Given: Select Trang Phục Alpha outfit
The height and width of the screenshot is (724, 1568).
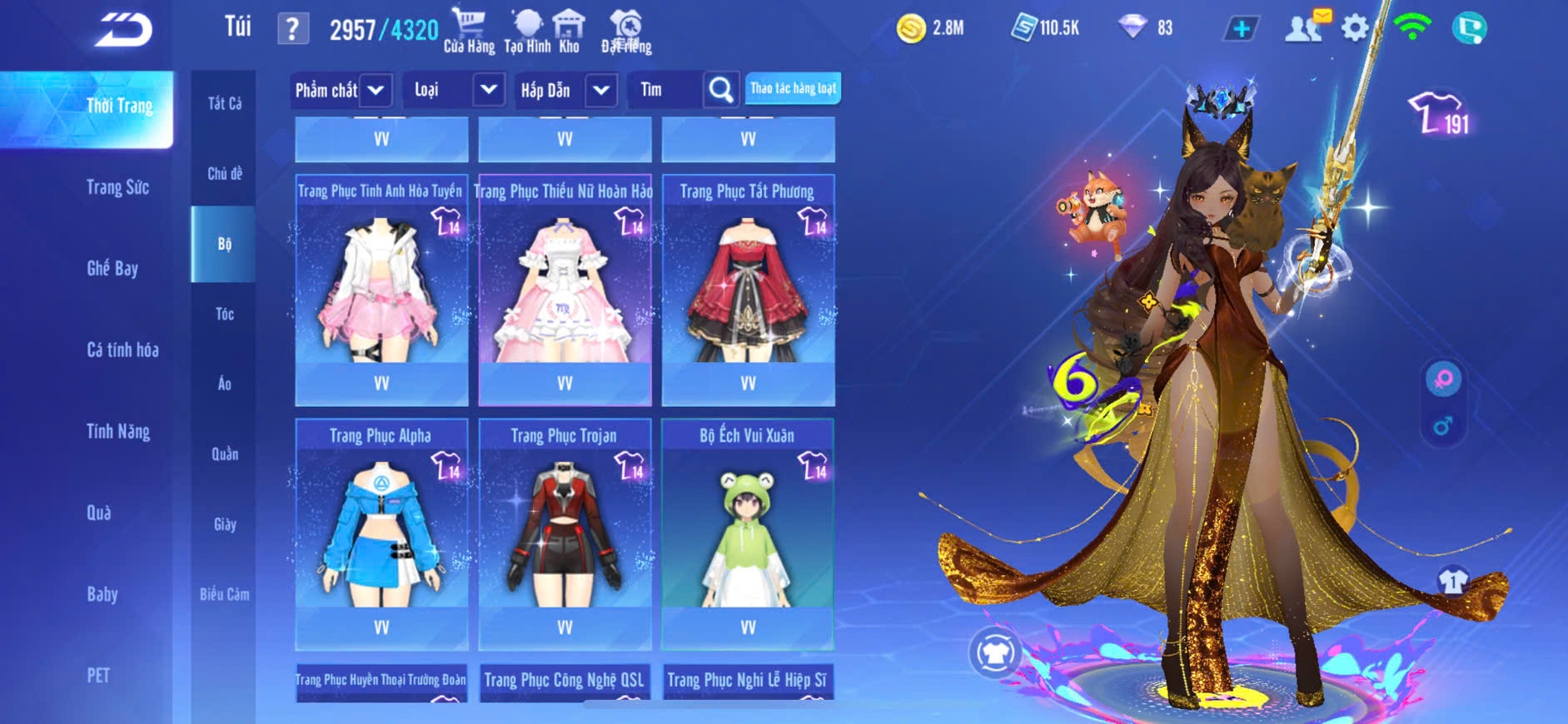Looking at the screenshot, I should (x=381, y=533).
